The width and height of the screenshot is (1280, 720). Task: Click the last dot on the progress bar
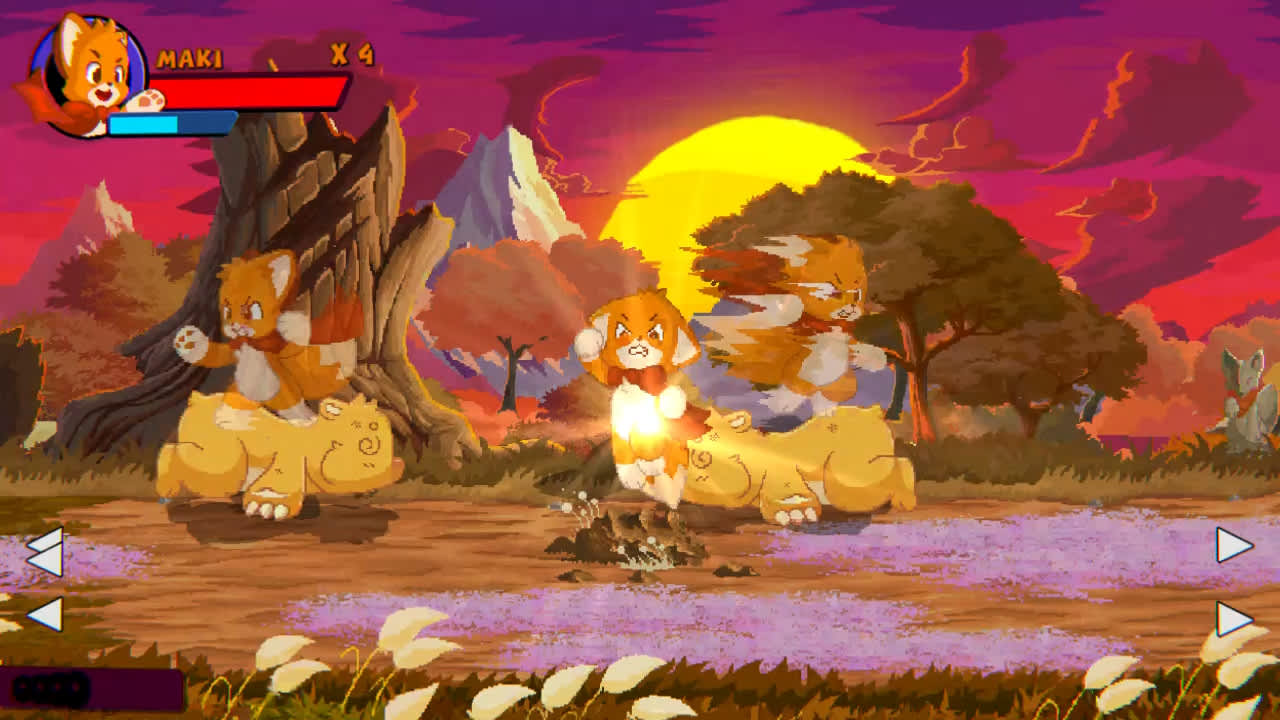[75, 685]
